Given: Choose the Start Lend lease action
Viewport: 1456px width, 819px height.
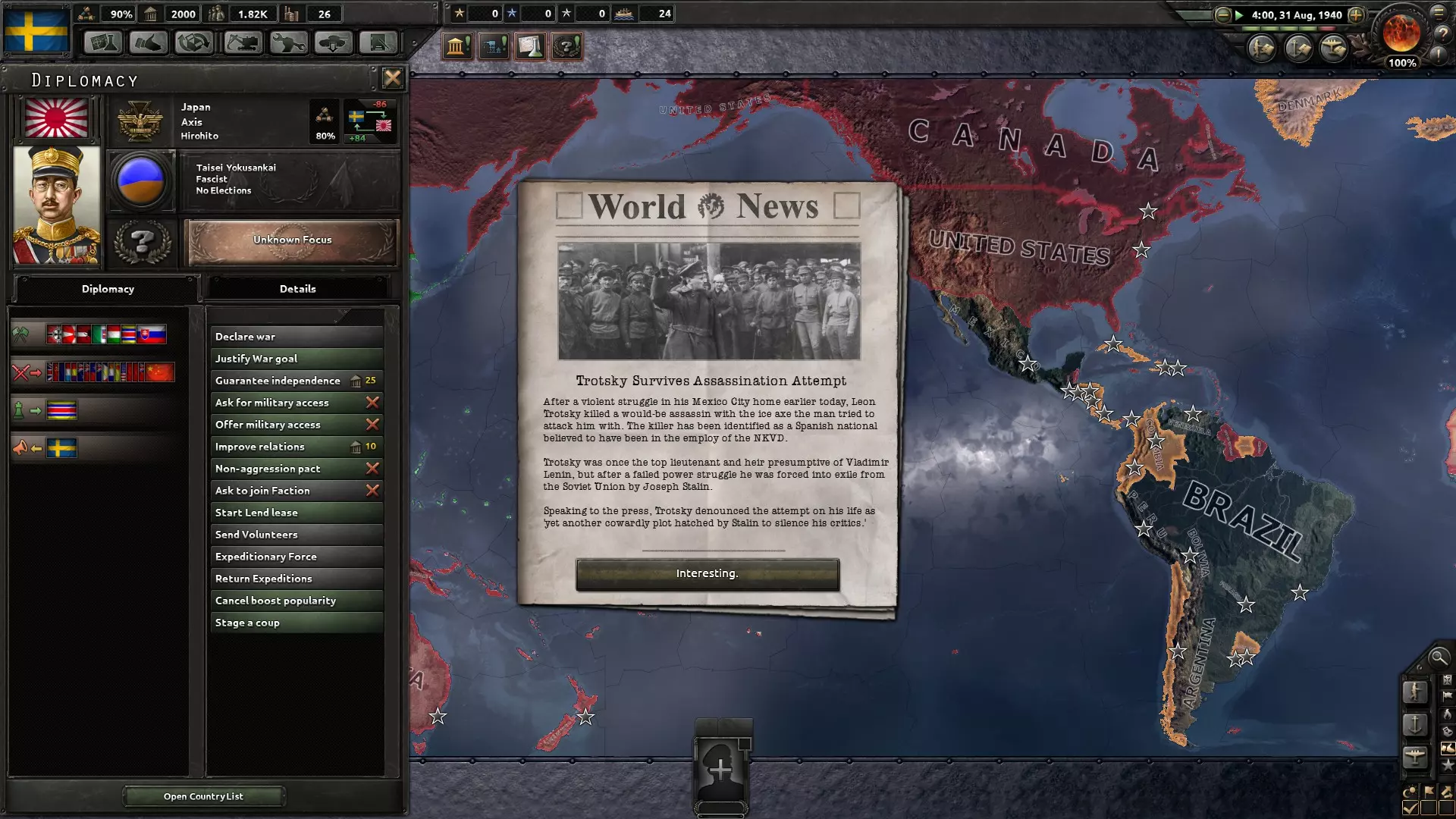Looking at the screenshot, I should [x=296, y=513].
